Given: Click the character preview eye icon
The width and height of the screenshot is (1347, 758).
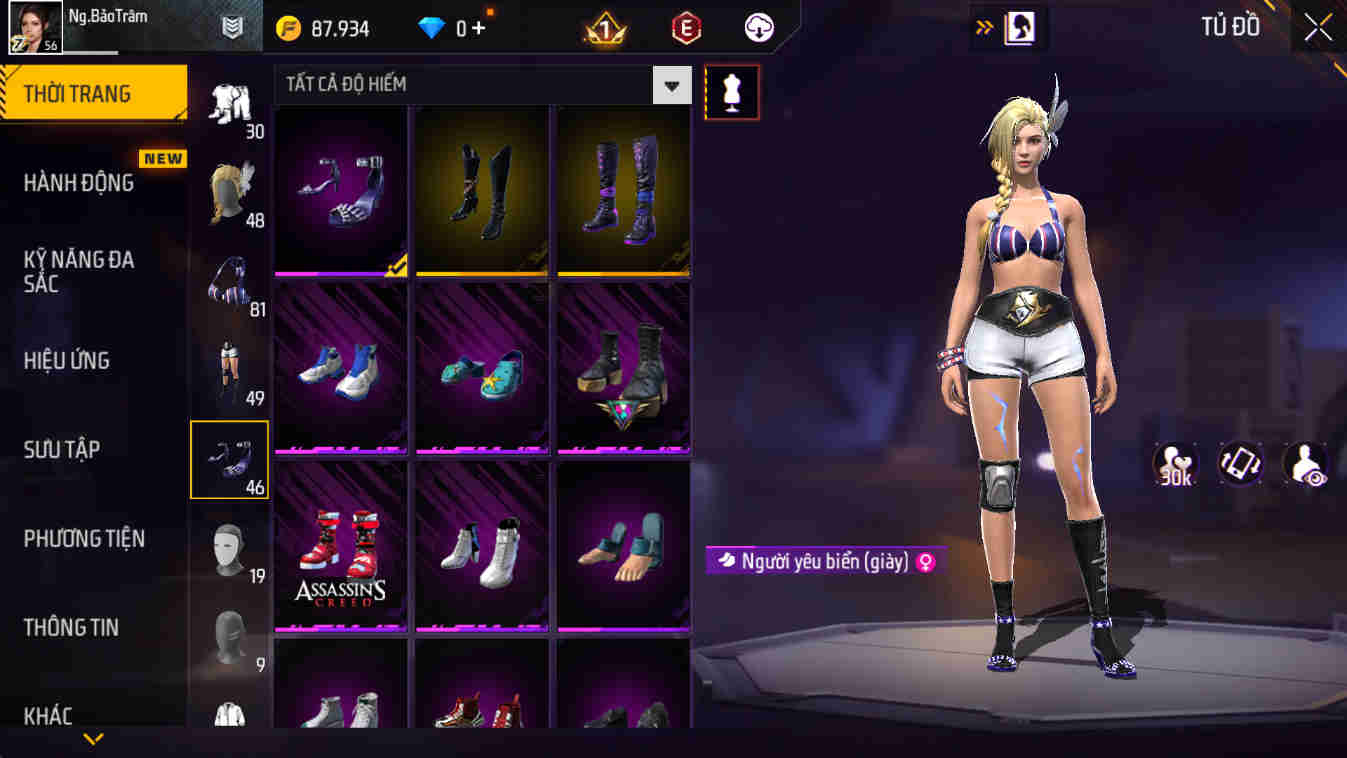Looking at the screenshot, I should 1302,462.
